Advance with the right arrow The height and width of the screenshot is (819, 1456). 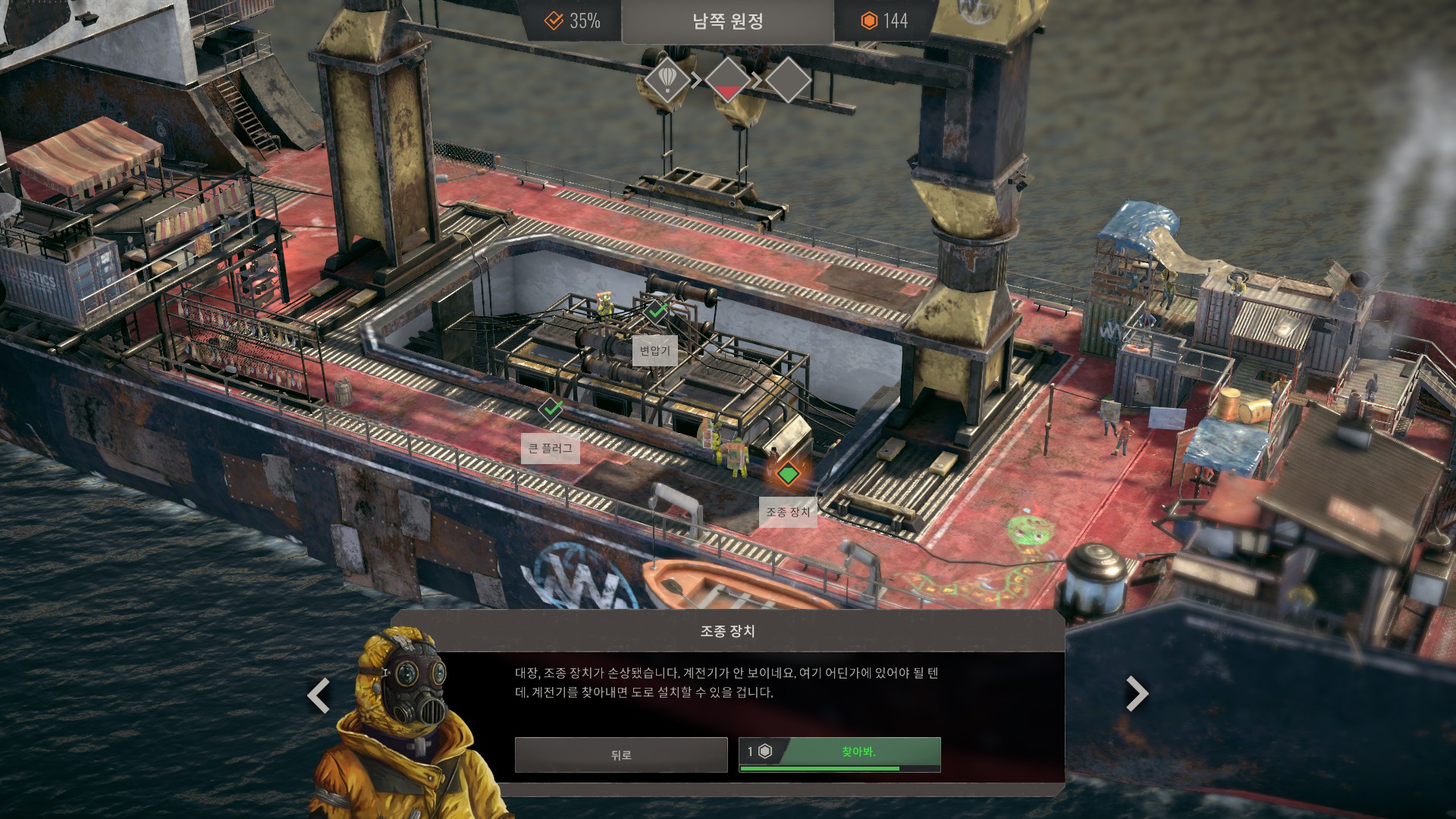pyautogui.click(x=1136, y=693)
